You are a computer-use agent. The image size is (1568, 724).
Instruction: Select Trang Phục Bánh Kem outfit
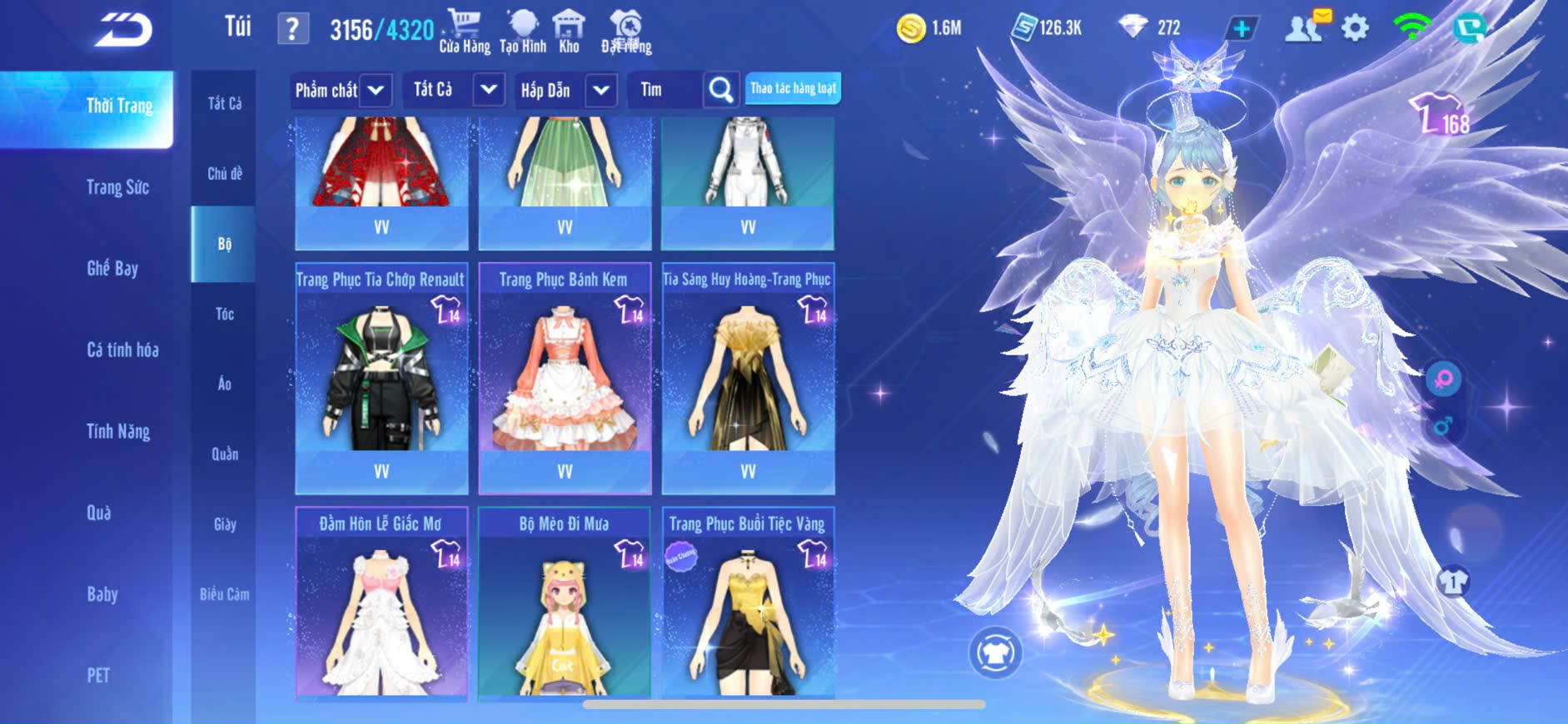565,379
